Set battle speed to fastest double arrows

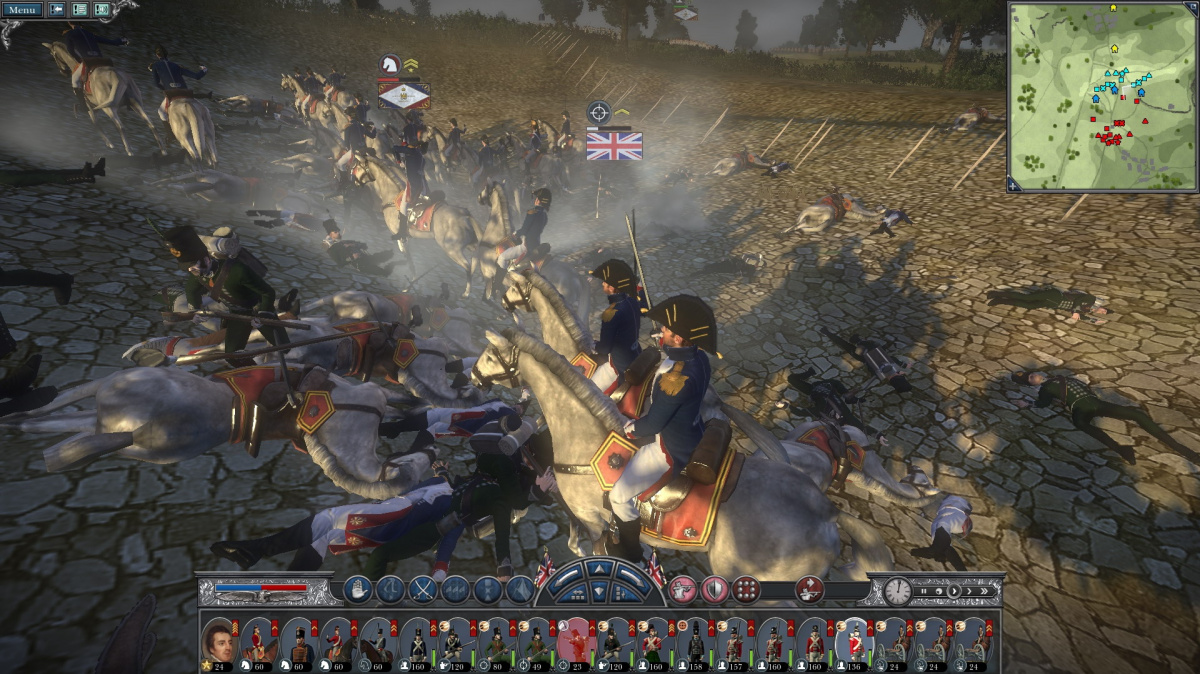[986, 591]
